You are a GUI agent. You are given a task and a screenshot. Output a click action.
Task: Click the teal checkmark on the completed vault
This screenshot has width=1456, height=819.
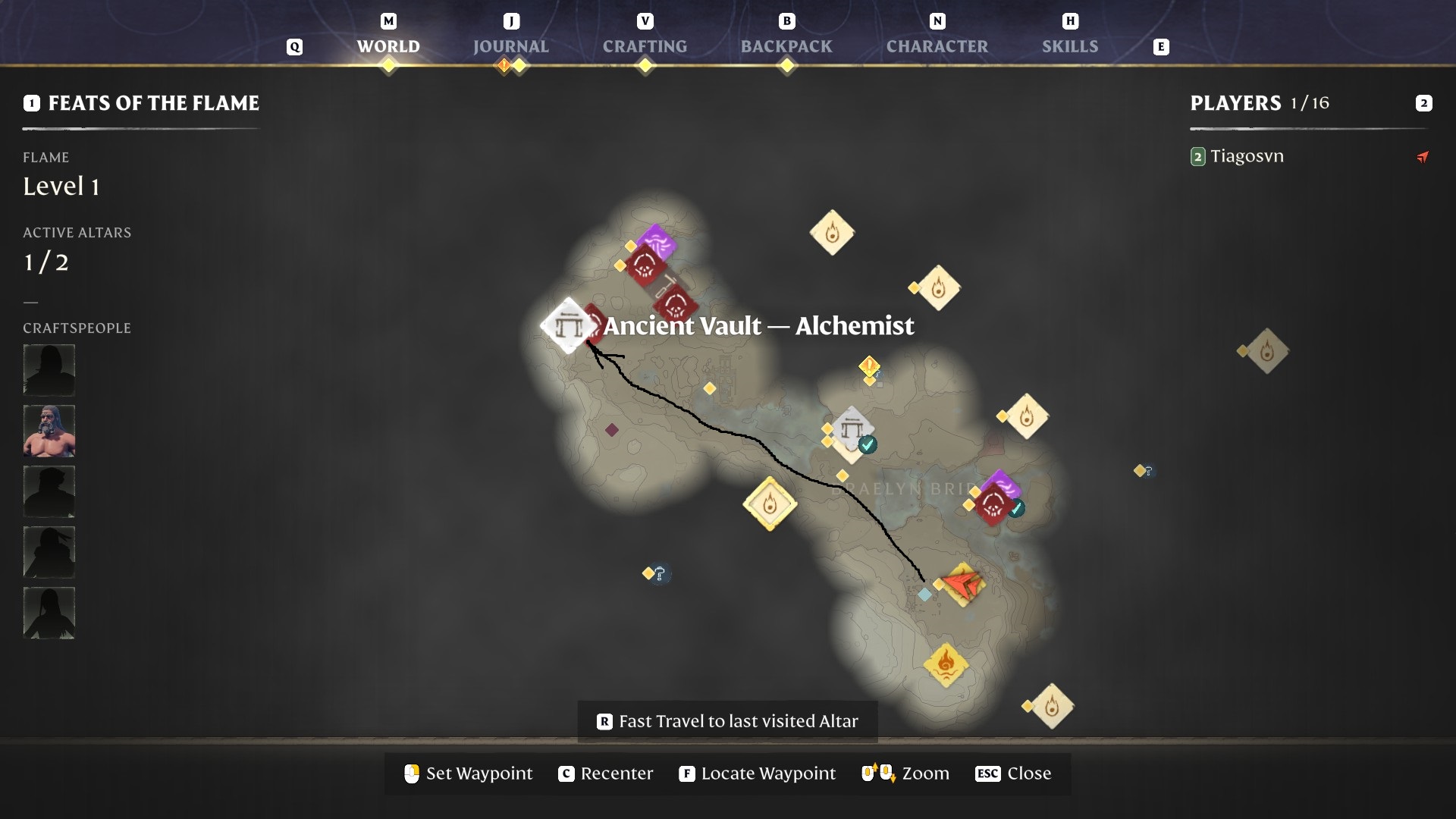(867, 446)
